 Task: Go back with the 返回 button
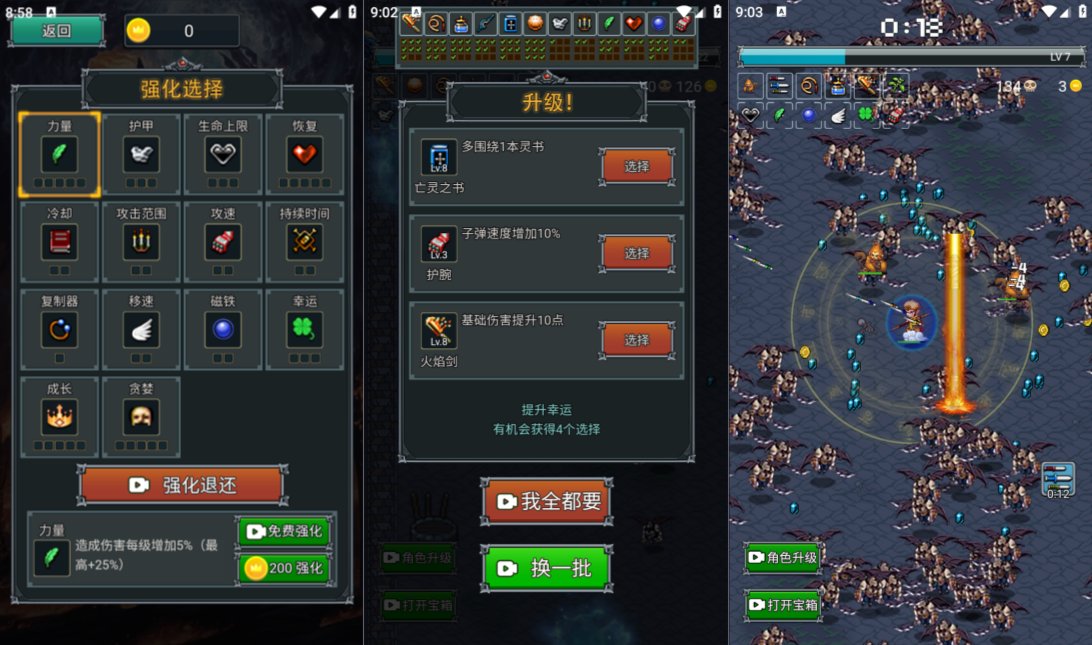click(x=57, y=30)
